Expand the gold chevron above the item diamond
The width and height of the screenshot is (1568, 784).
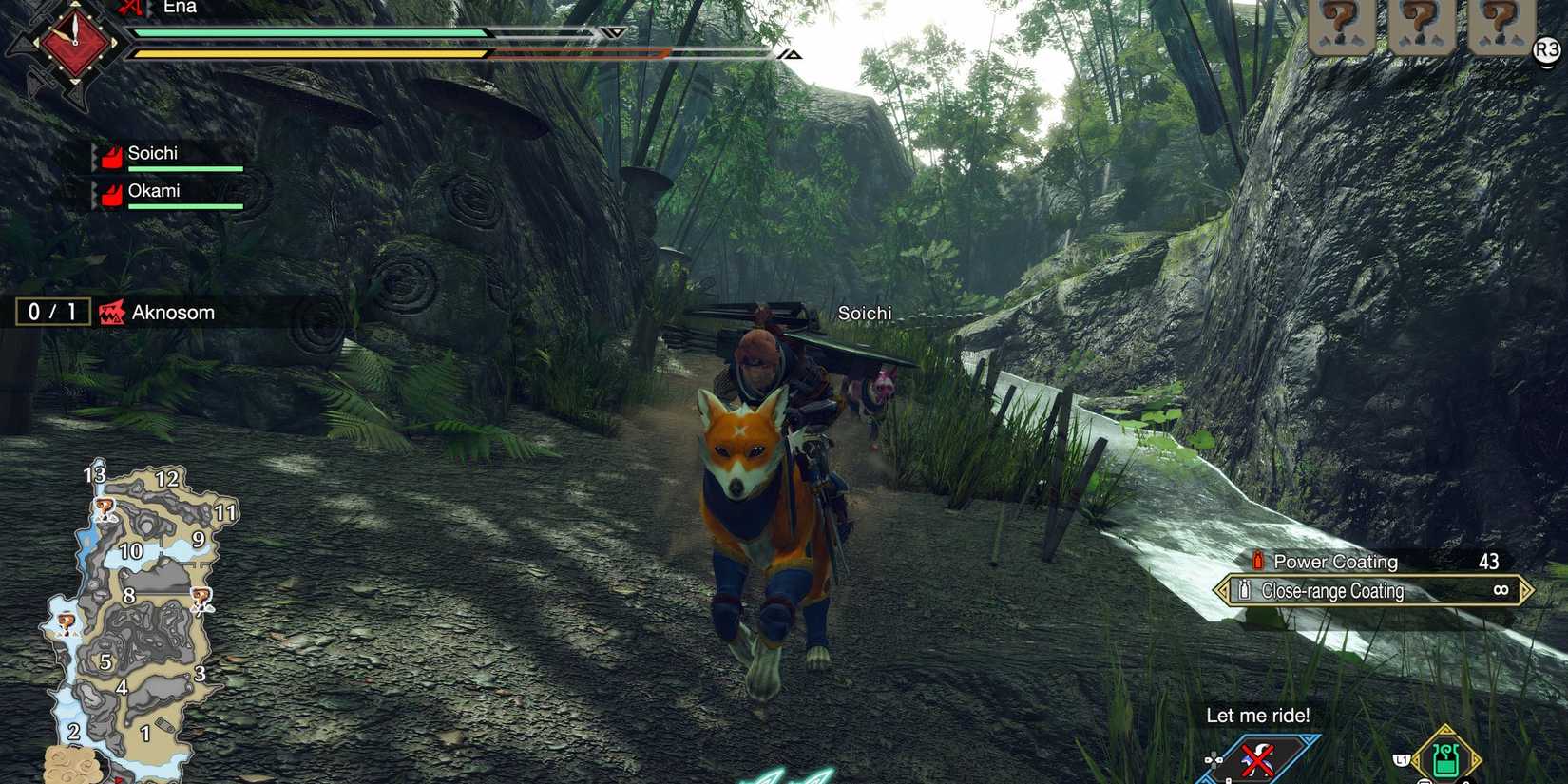(1445, 728)
